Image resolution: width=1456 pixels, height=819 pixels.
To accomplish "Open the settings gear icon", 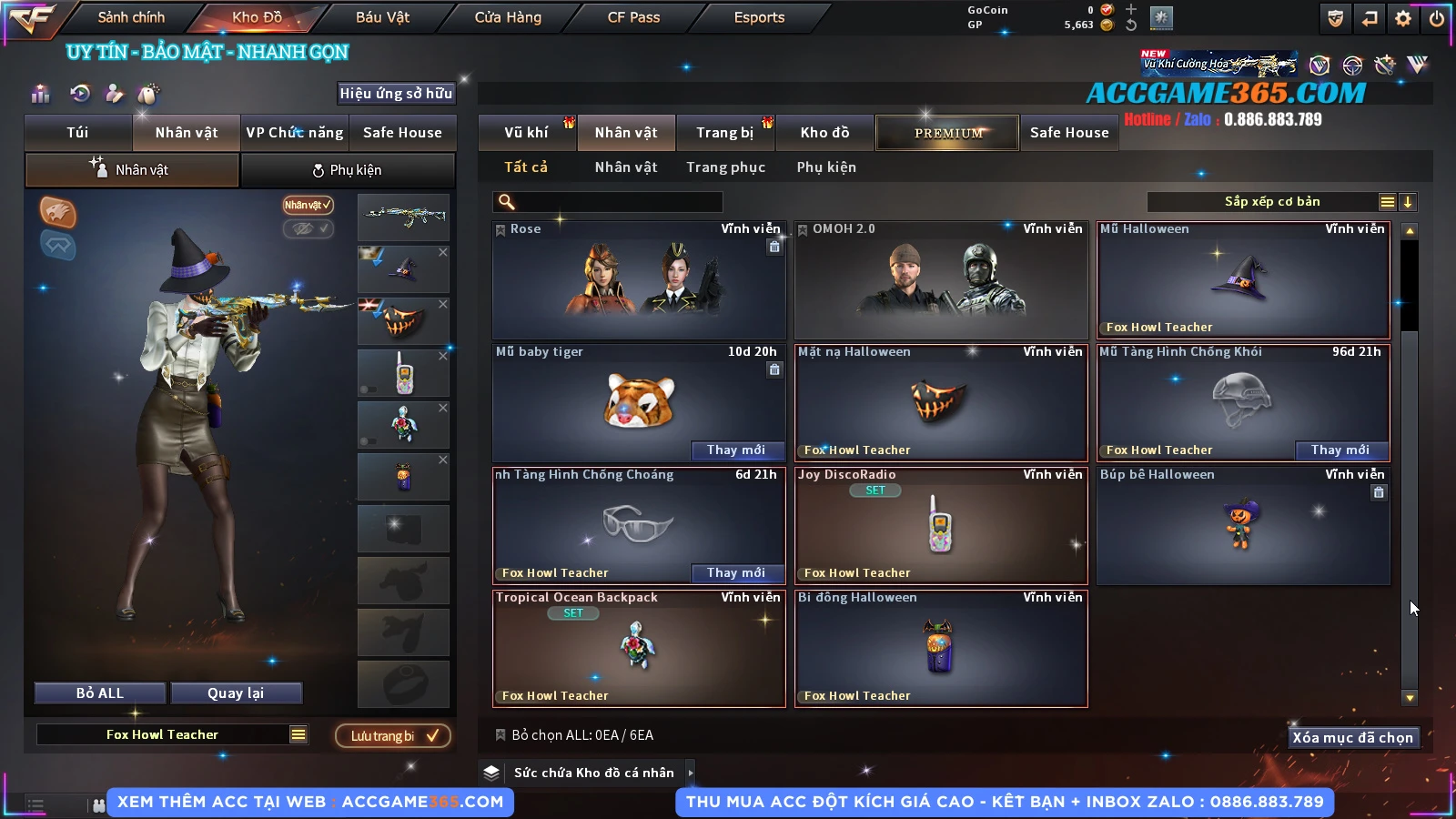I will pos(1403,18).
